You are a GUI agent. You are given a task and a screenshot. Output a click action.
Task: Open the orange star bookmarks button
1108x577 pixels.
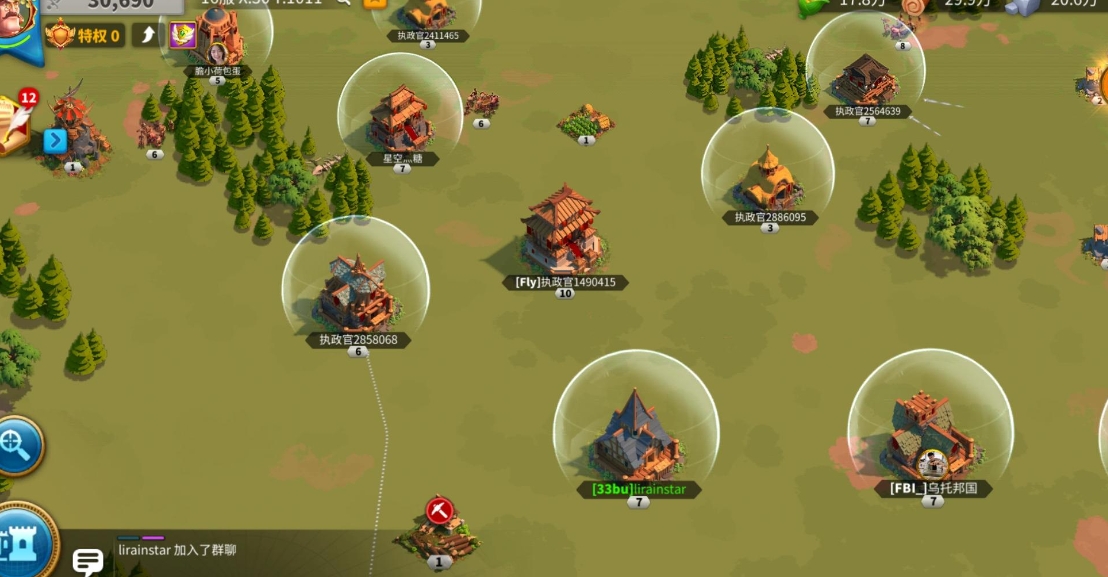click(376, 2)
